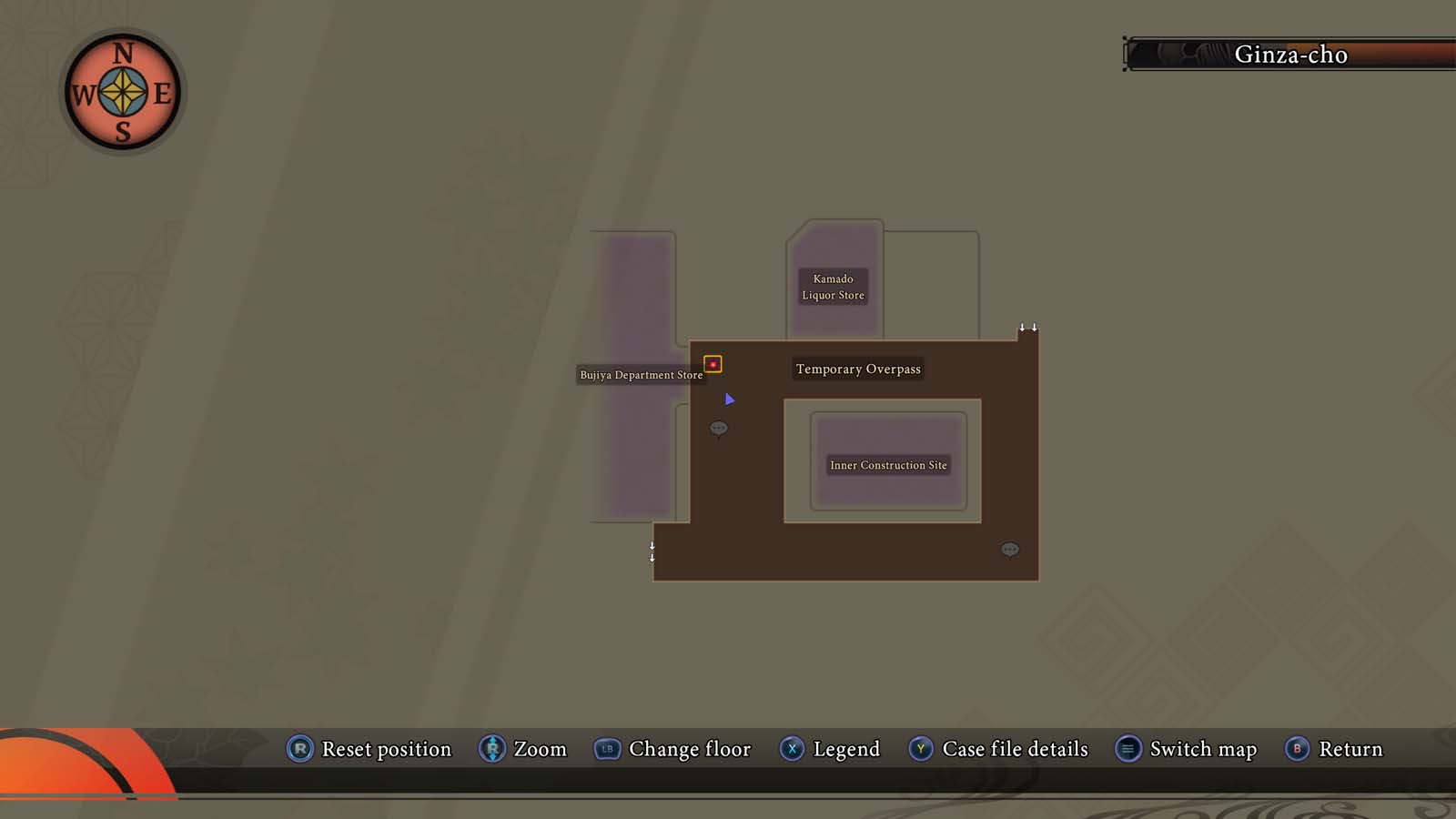Image resolution: width=1456 pixels, height=819 pixels.
Task: Select the Inner Construction Site label
Action: pyautogui.click(x=888, y=465)
